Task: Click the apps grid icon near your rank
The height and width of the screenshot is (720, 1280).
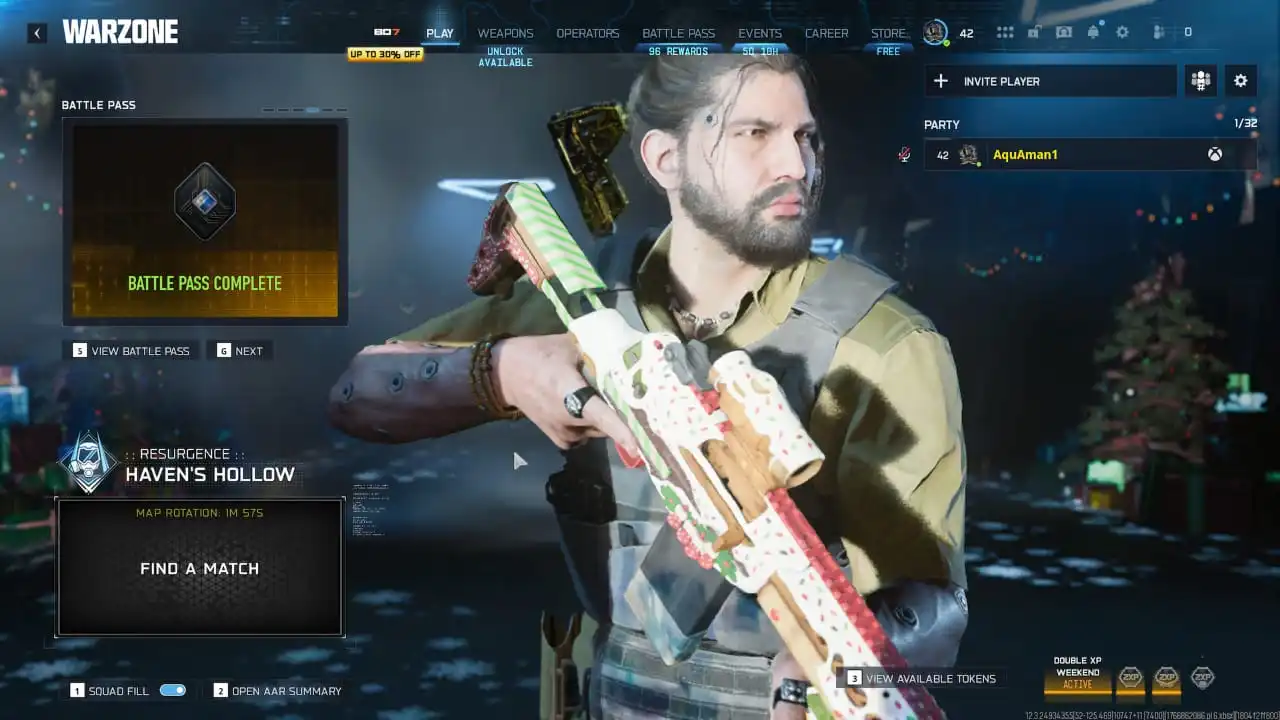Action: tap(1005, 32)
